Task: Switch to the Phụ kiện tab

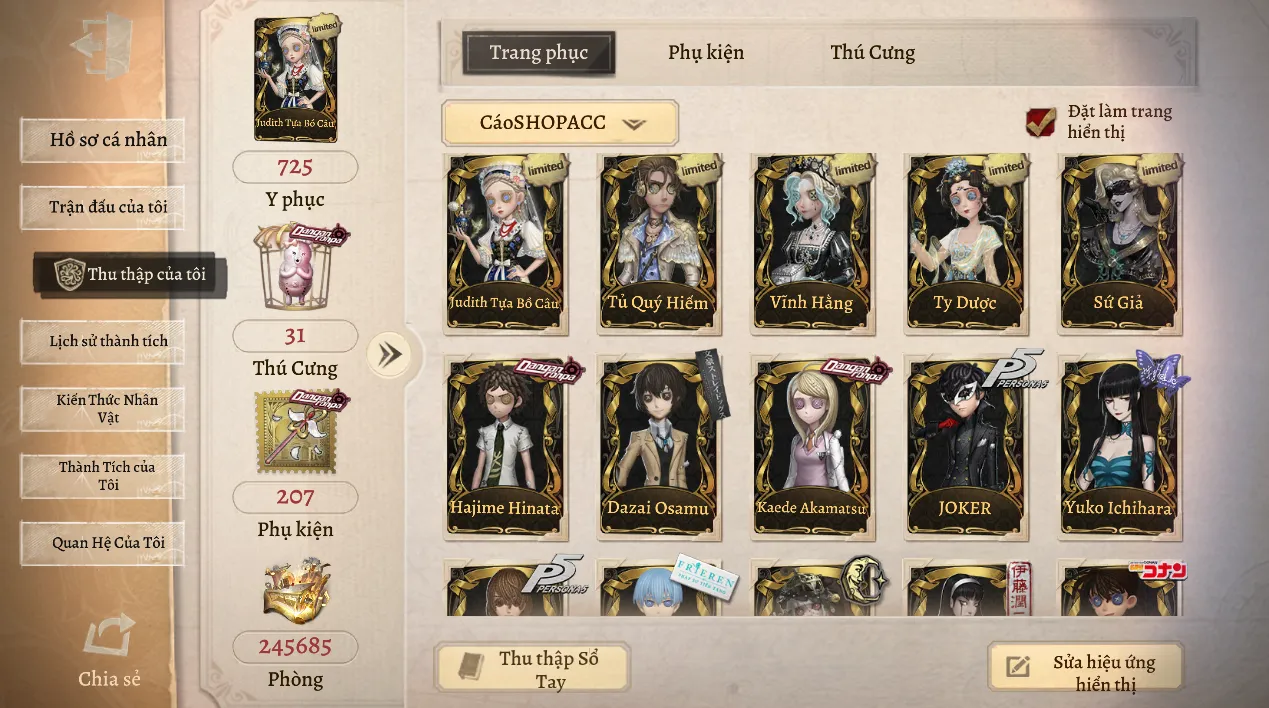Action: coord(705,53)
